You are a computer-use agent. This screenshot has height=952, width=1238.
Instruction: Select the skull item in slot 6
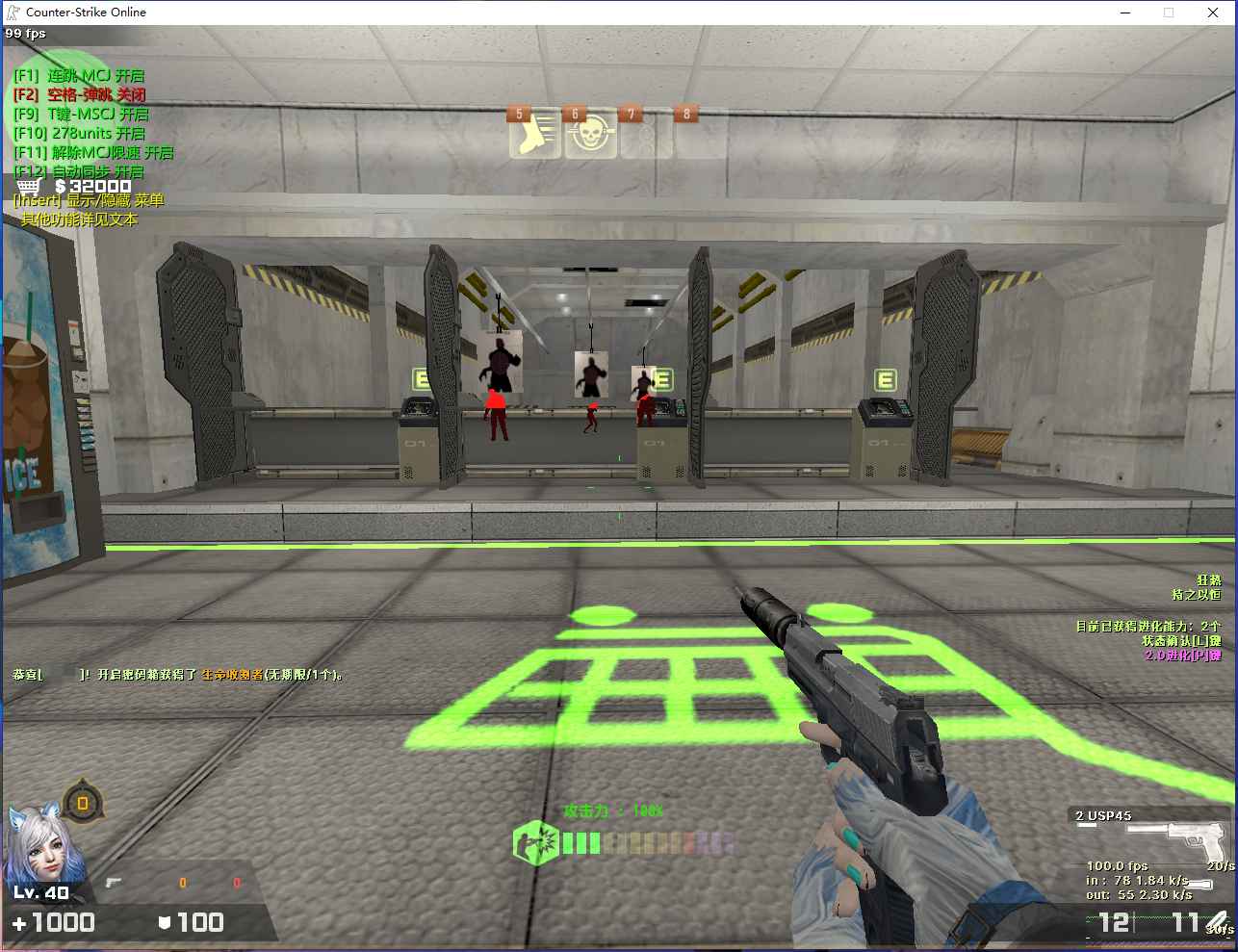tap(591, 133)
